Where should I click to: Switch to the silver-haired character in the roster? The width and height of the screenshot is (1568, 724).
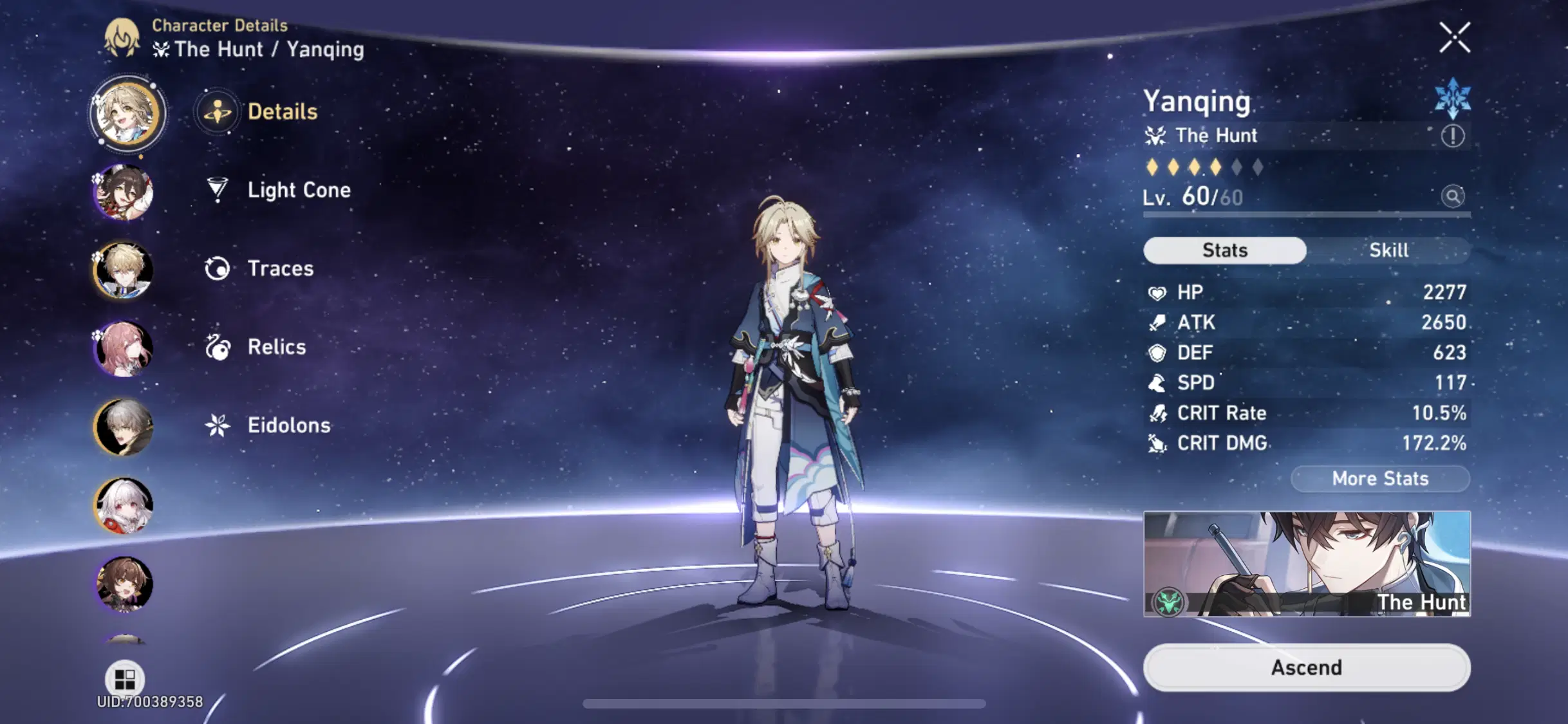[x=122, y=427]
